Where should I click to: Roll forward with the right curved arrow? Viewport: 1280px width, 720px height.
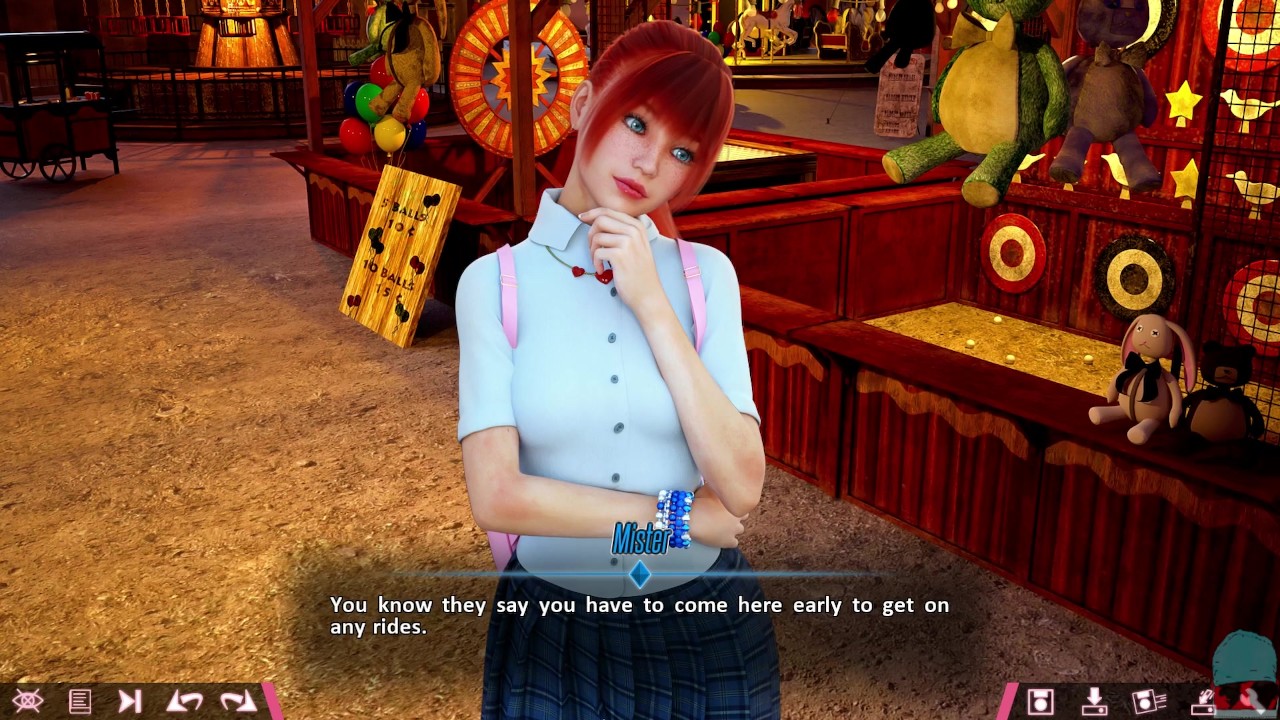click(x=238, y=701)
